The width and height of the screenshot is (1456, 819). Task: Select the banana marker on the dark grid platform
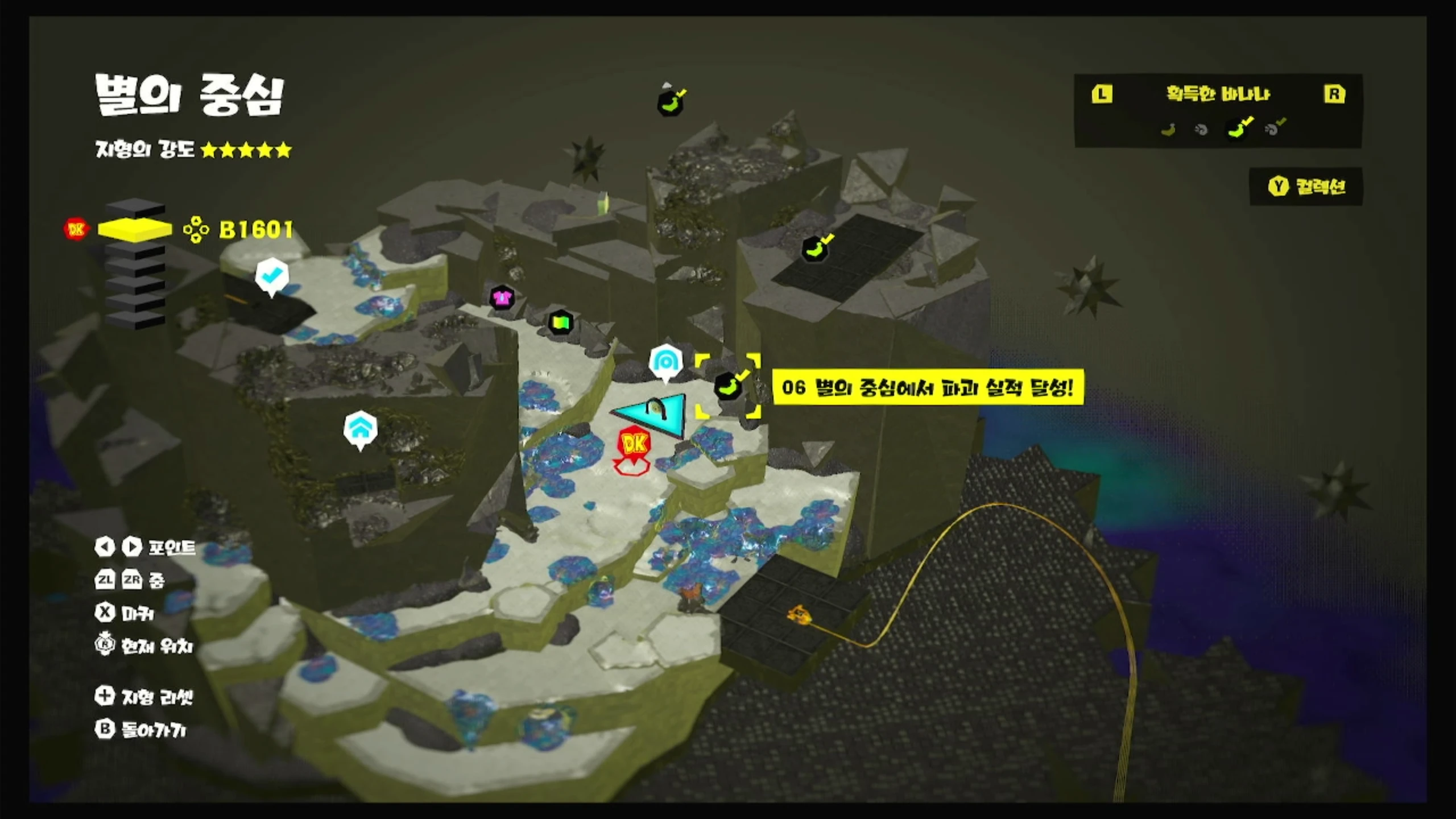tap(815, 249)
